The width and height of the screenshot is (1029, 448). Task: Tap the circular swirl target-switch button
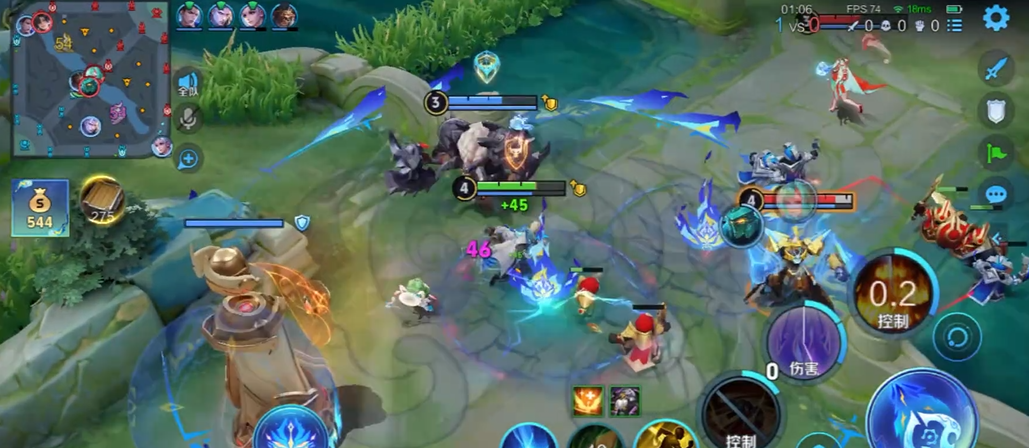click(957, 337)
